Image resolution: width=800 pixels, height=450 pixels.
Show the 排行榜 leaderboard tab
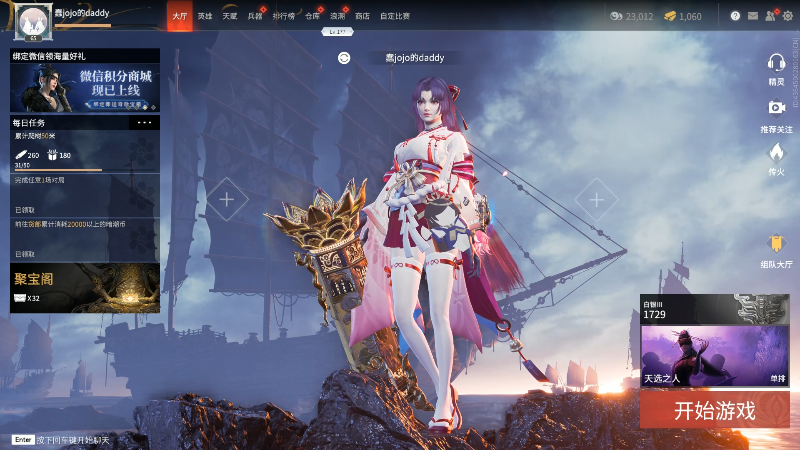tap(283, 16)
